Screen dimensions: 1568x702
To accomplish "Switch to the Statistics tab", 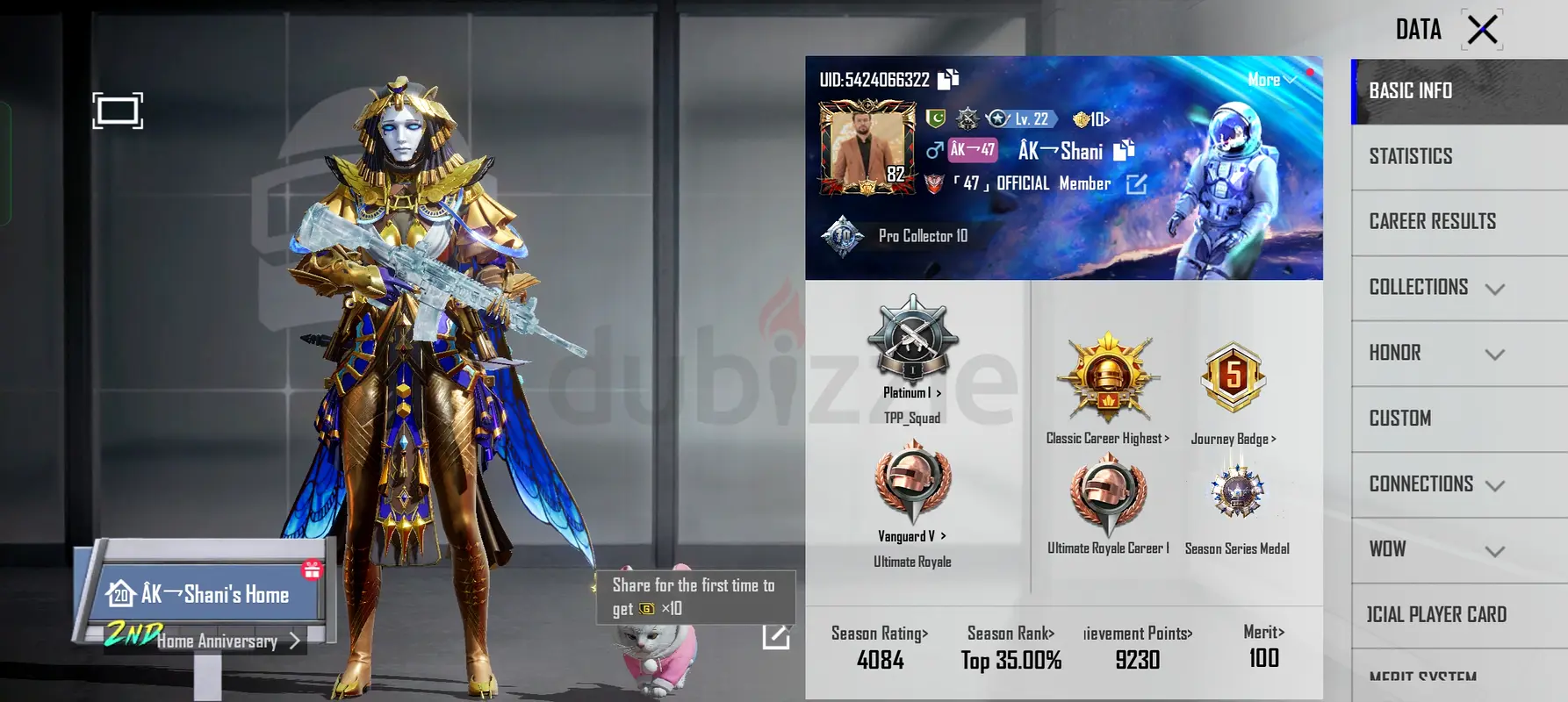I will 1410,156.
